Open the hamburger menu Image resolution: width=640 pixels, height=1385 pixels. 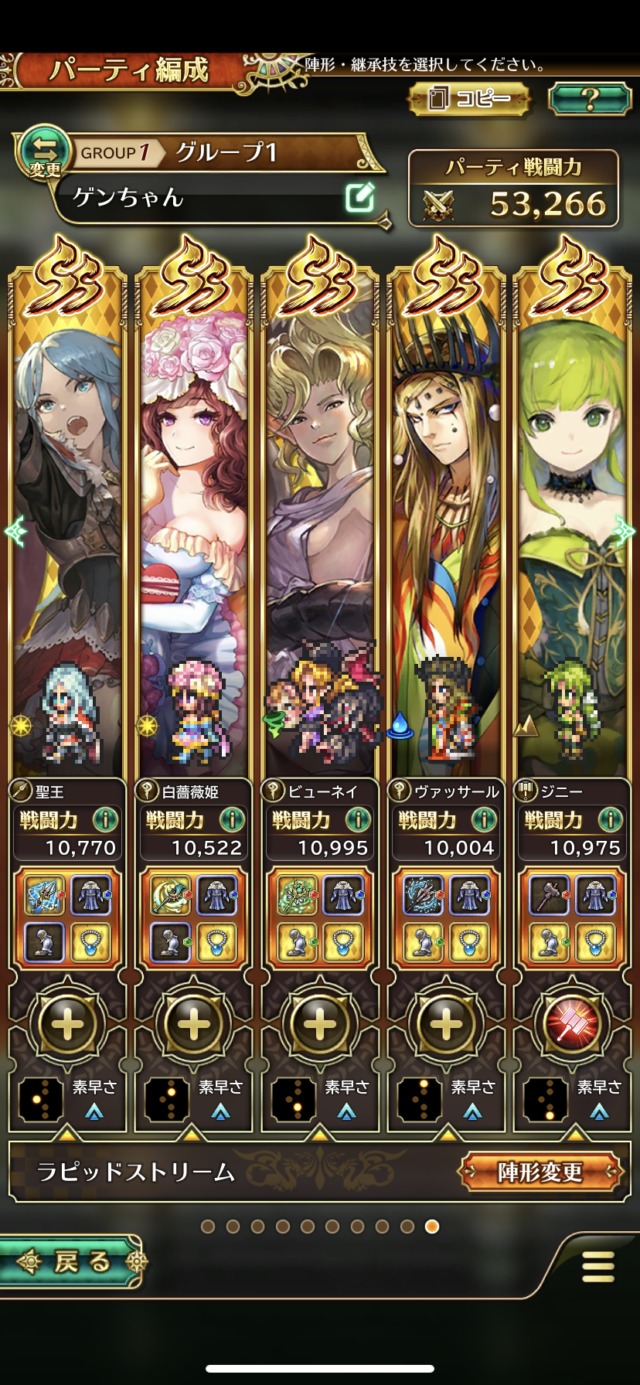(598, 1266)
